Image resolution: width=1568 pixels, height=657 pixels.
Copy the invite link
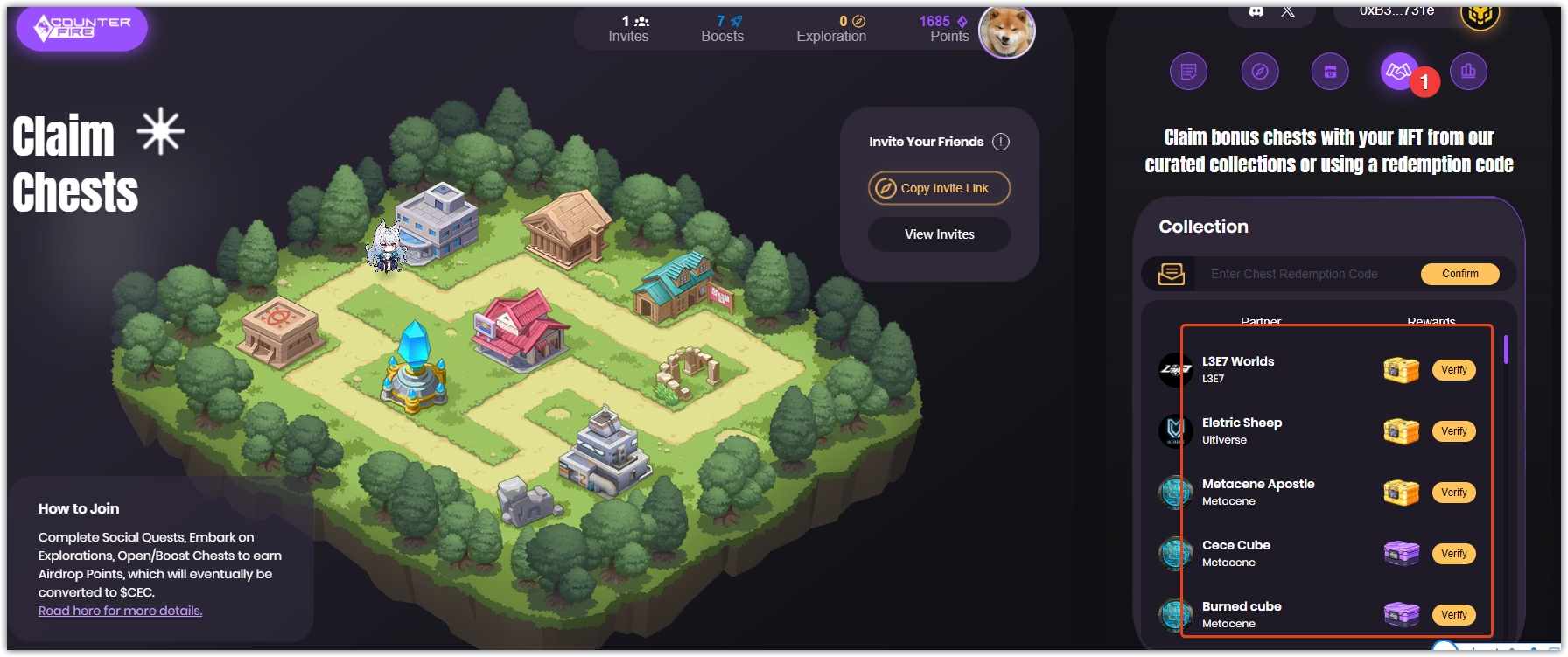[x=939, y=188]
